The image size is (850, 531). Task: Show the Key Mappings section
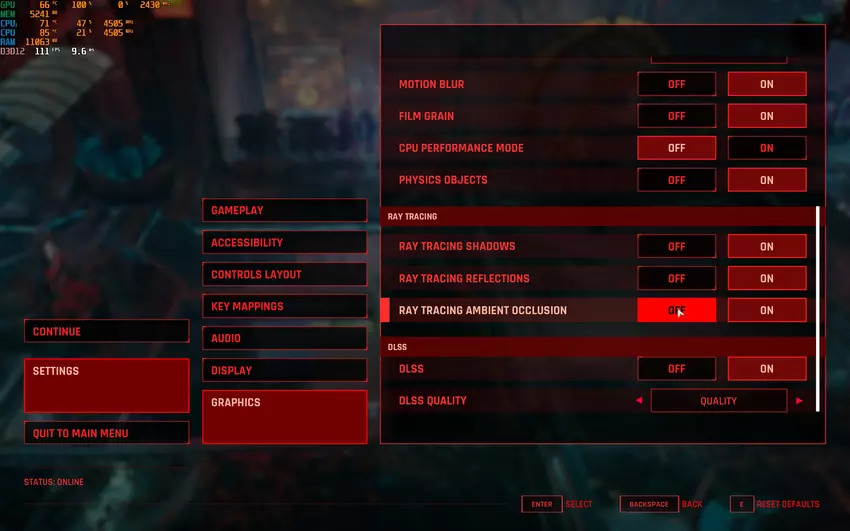(284, 306)
